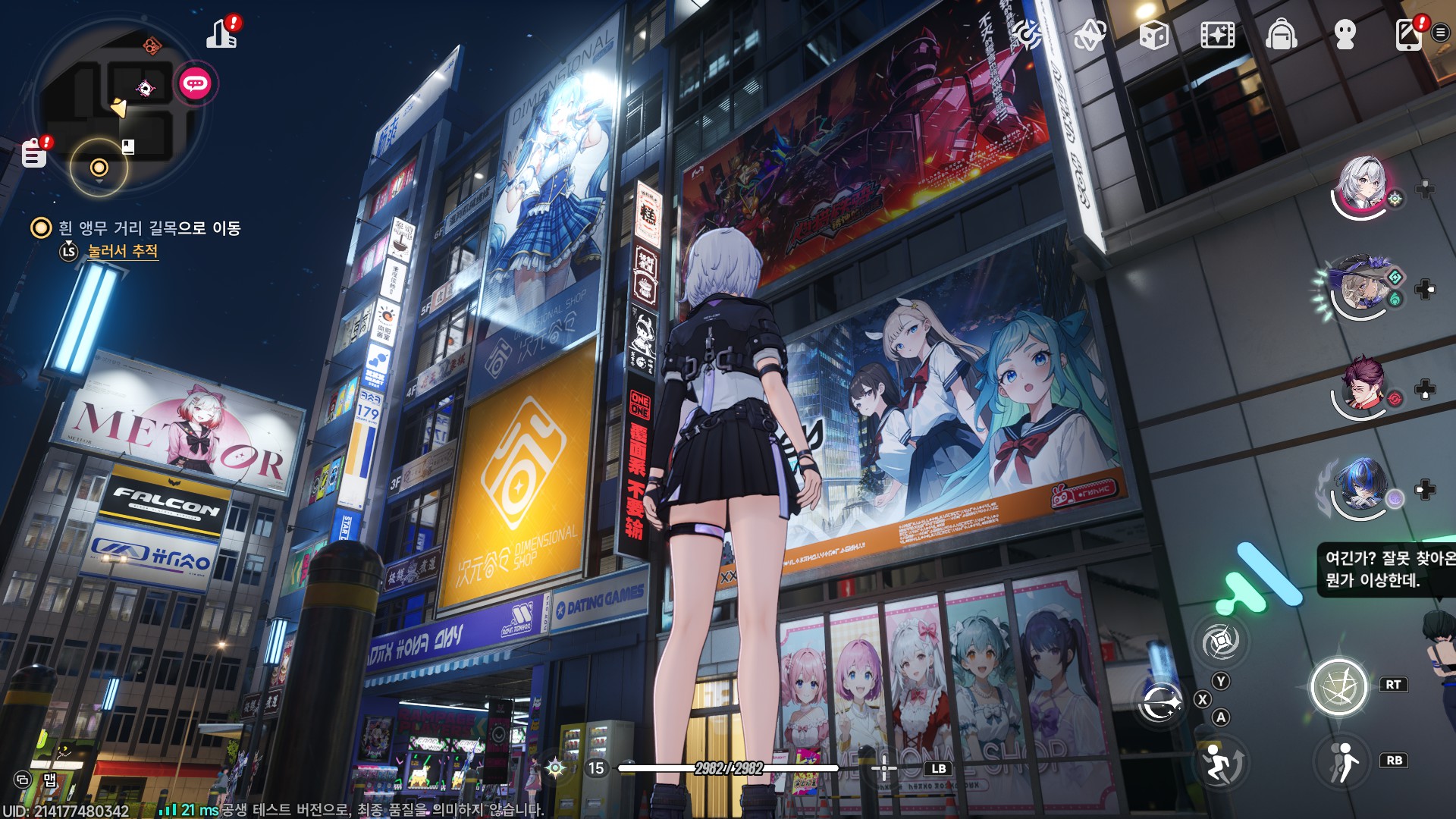Use the running figure dash button
1456x819 pixels.
click(x=1343, y=761)
